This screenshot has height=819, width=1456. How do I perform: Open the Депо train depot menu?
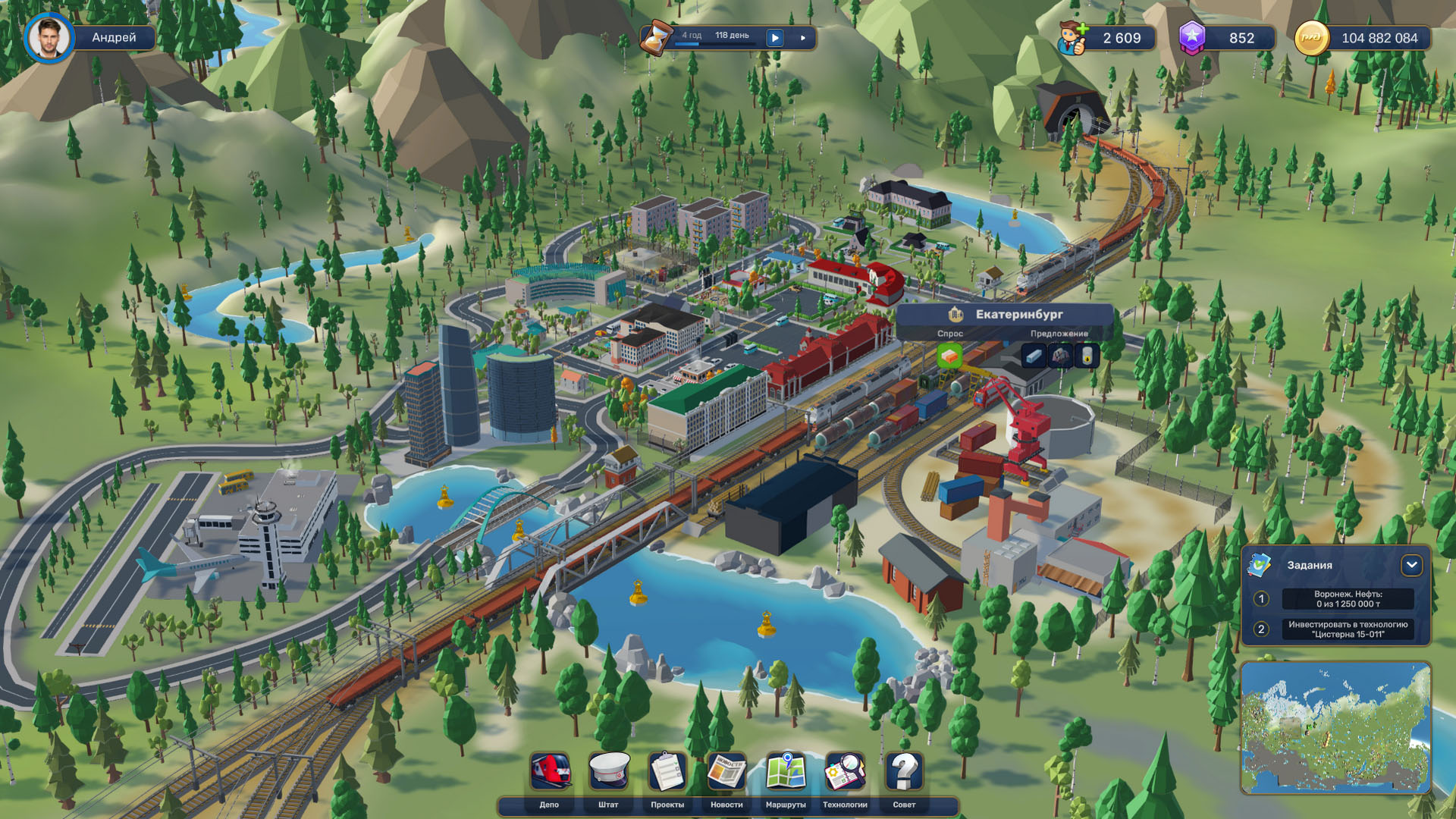pos(550,773)
